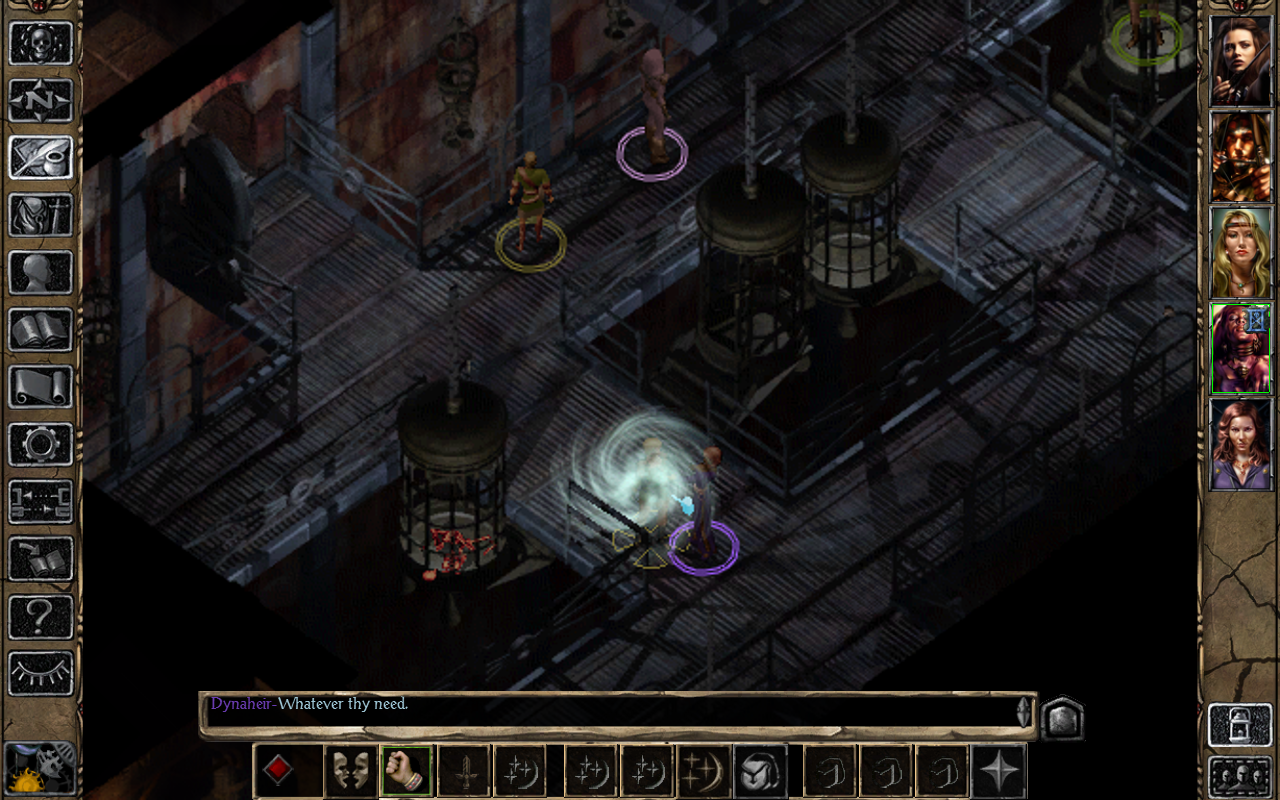This screenshot has width=1280, height=800.
Task: Open the area map with the compass button
Action: [41, 100]
